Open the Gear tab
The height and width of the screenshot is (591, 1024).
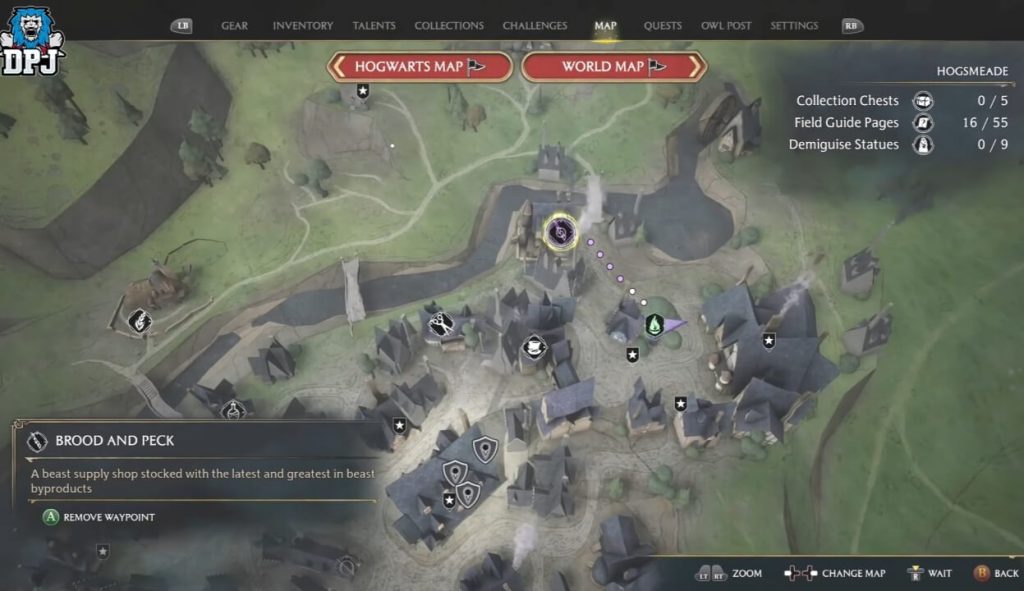pos(234,26)
